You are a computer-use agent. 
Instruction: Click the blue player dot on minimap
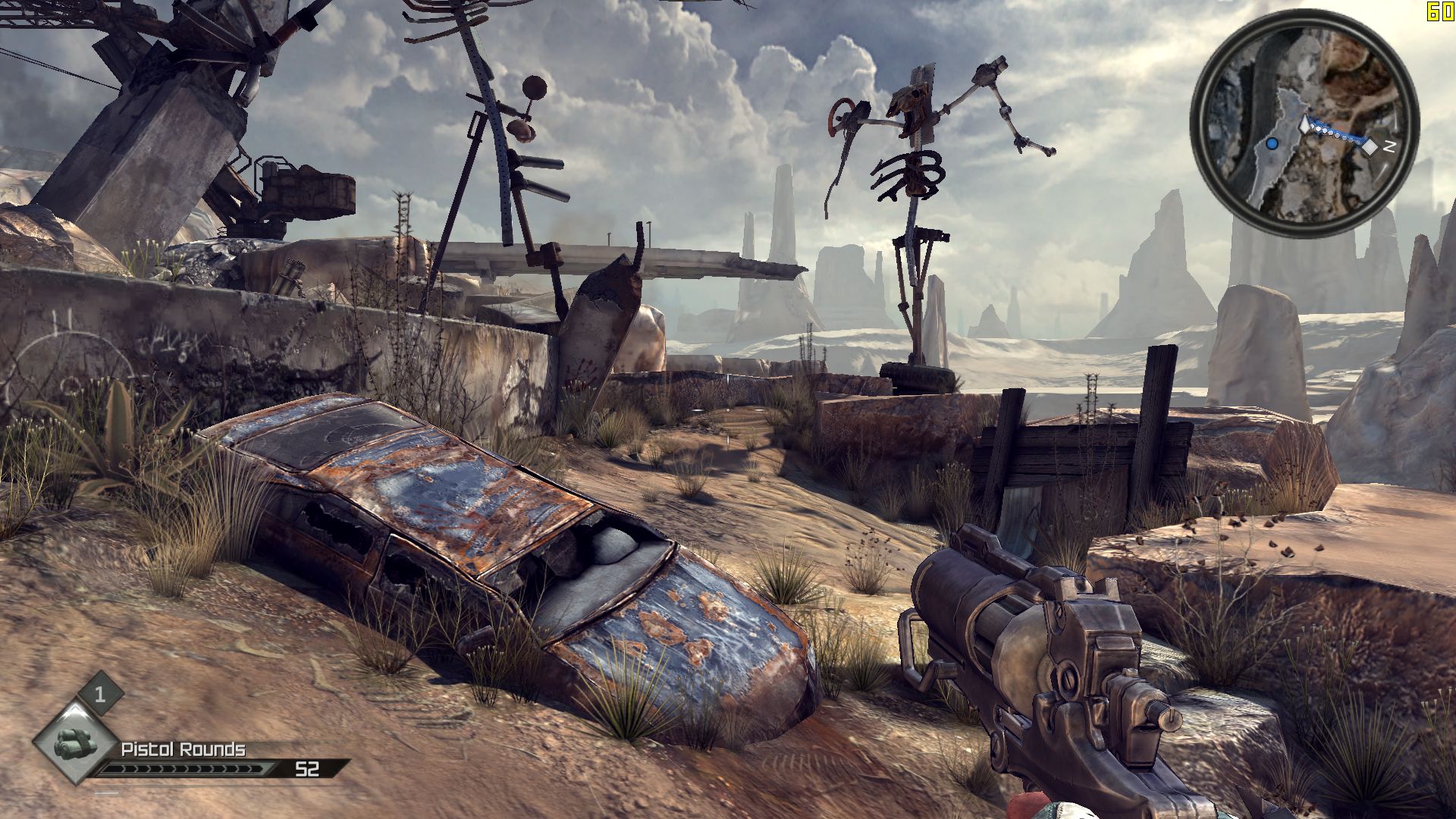1272,143
